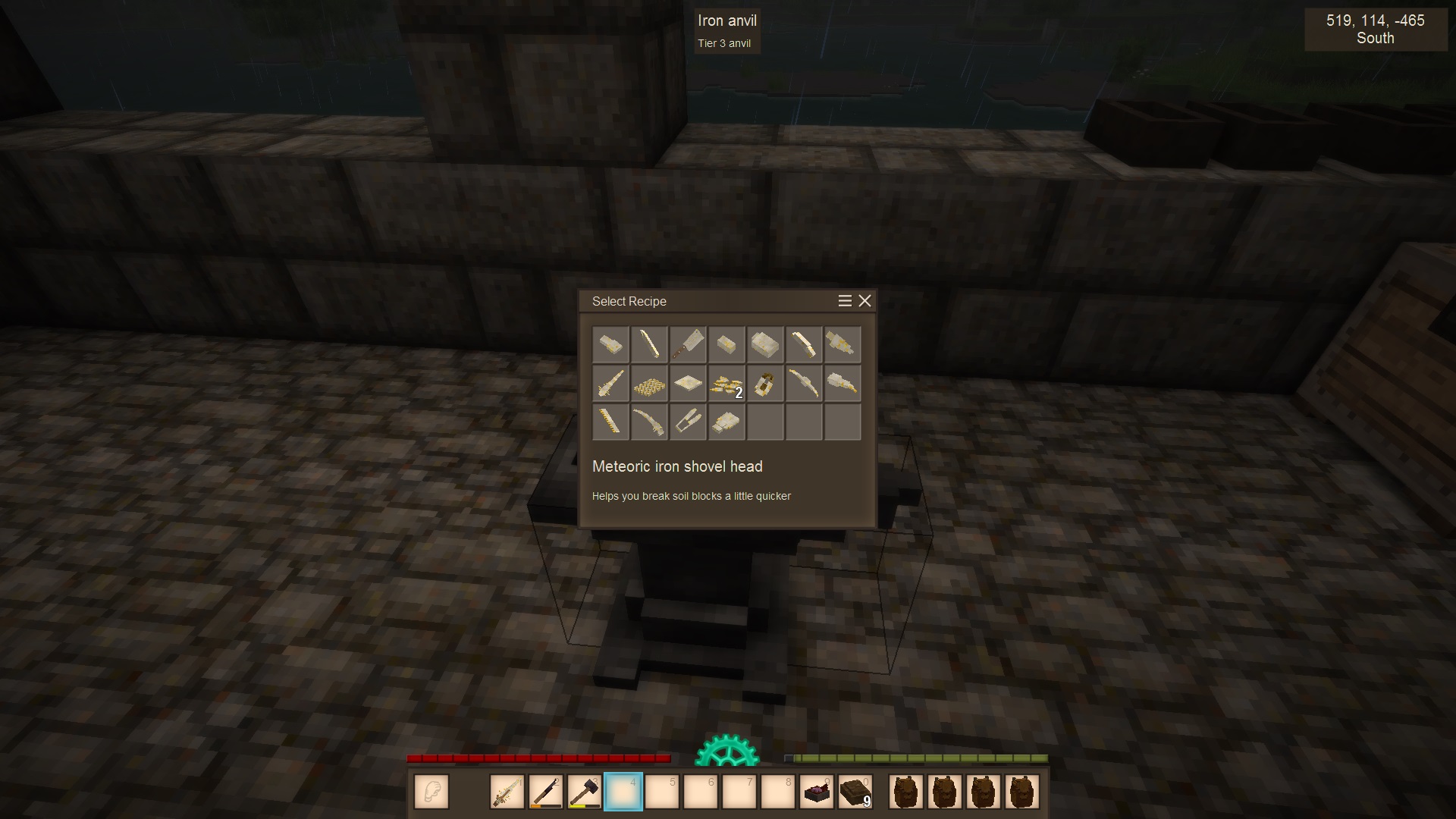Close the Select Recipe dialog
This screenshot has width=1456, height=819.
pos(864,301)
